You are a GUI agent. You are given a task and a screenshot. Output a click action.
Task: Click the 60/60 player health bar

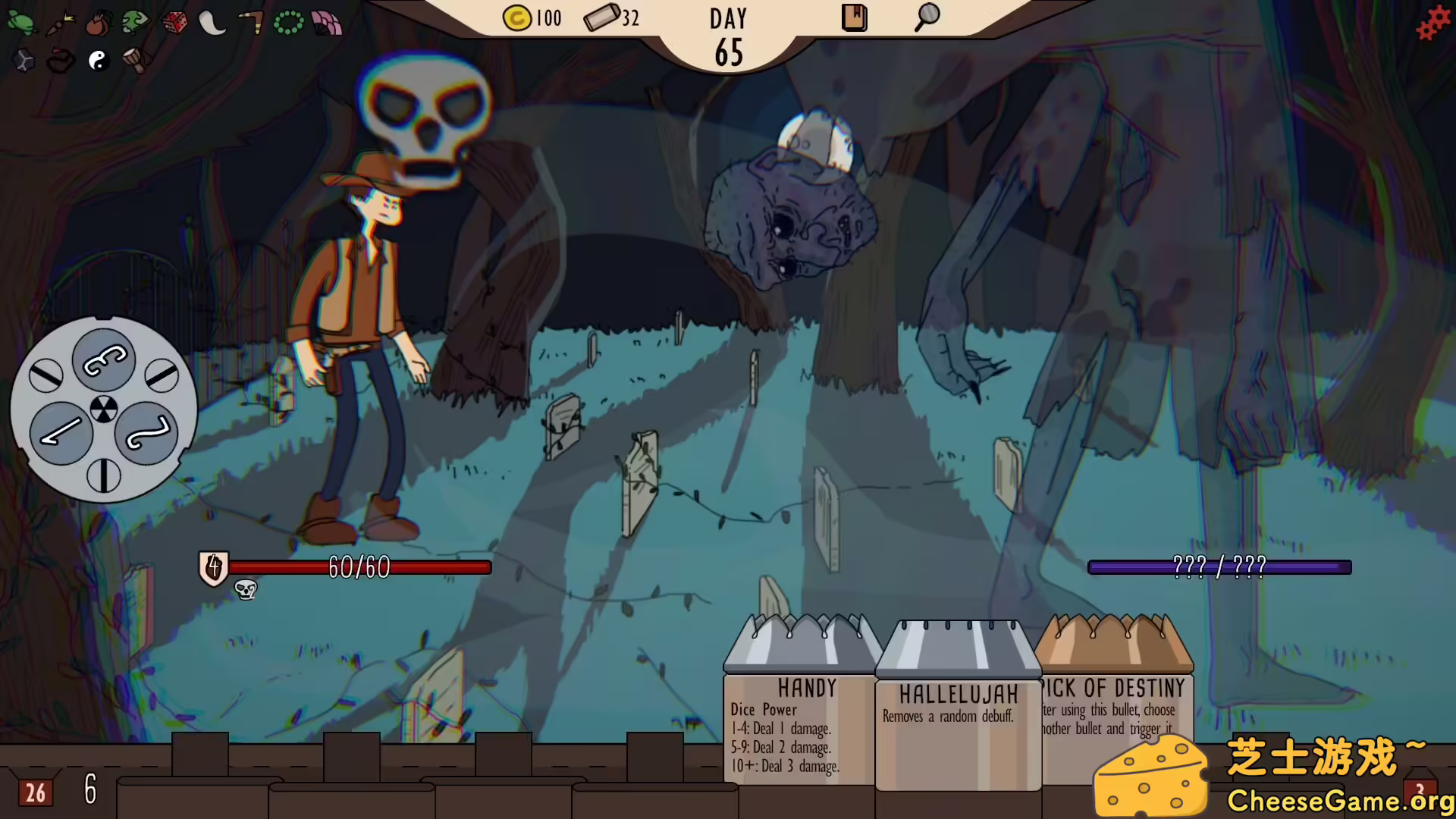click(356, 567)
